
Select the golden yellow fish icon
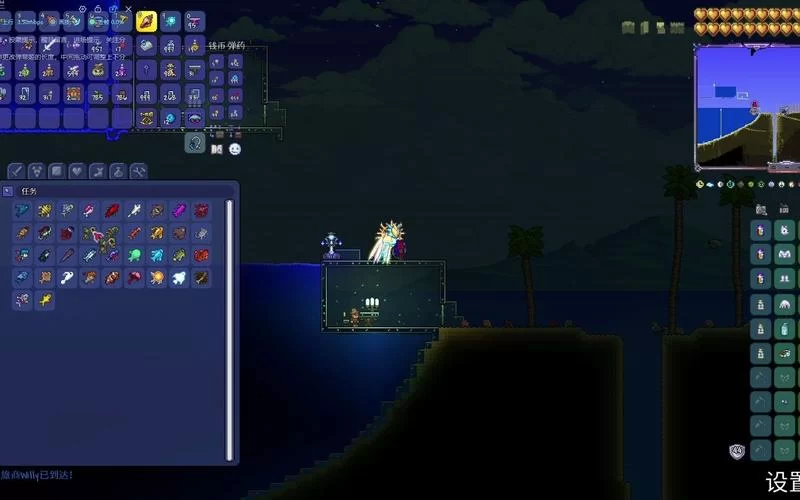[44, 300]
